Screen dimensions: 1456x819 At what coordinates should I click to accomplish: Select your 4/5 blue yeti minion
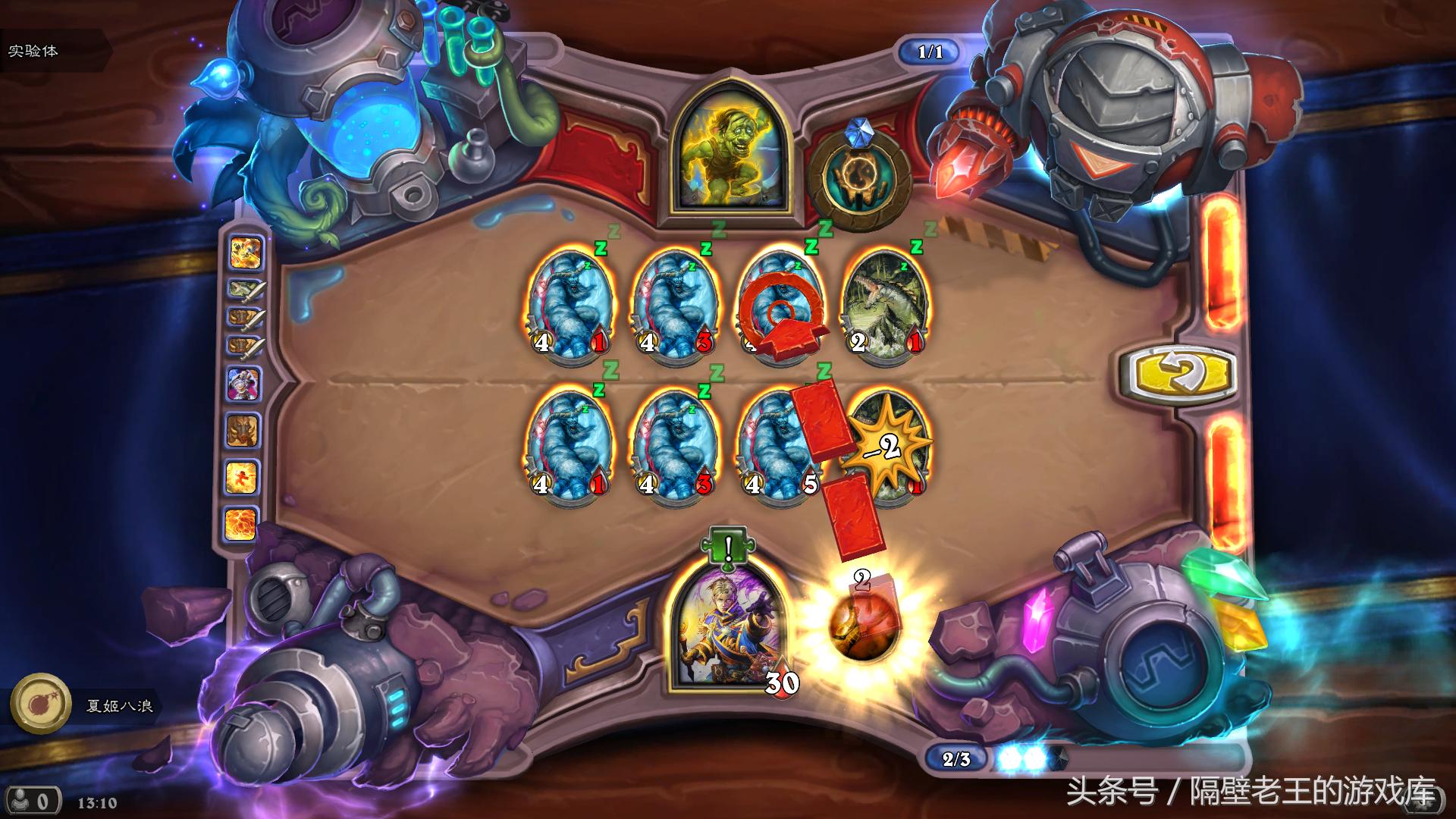point(780,449)
